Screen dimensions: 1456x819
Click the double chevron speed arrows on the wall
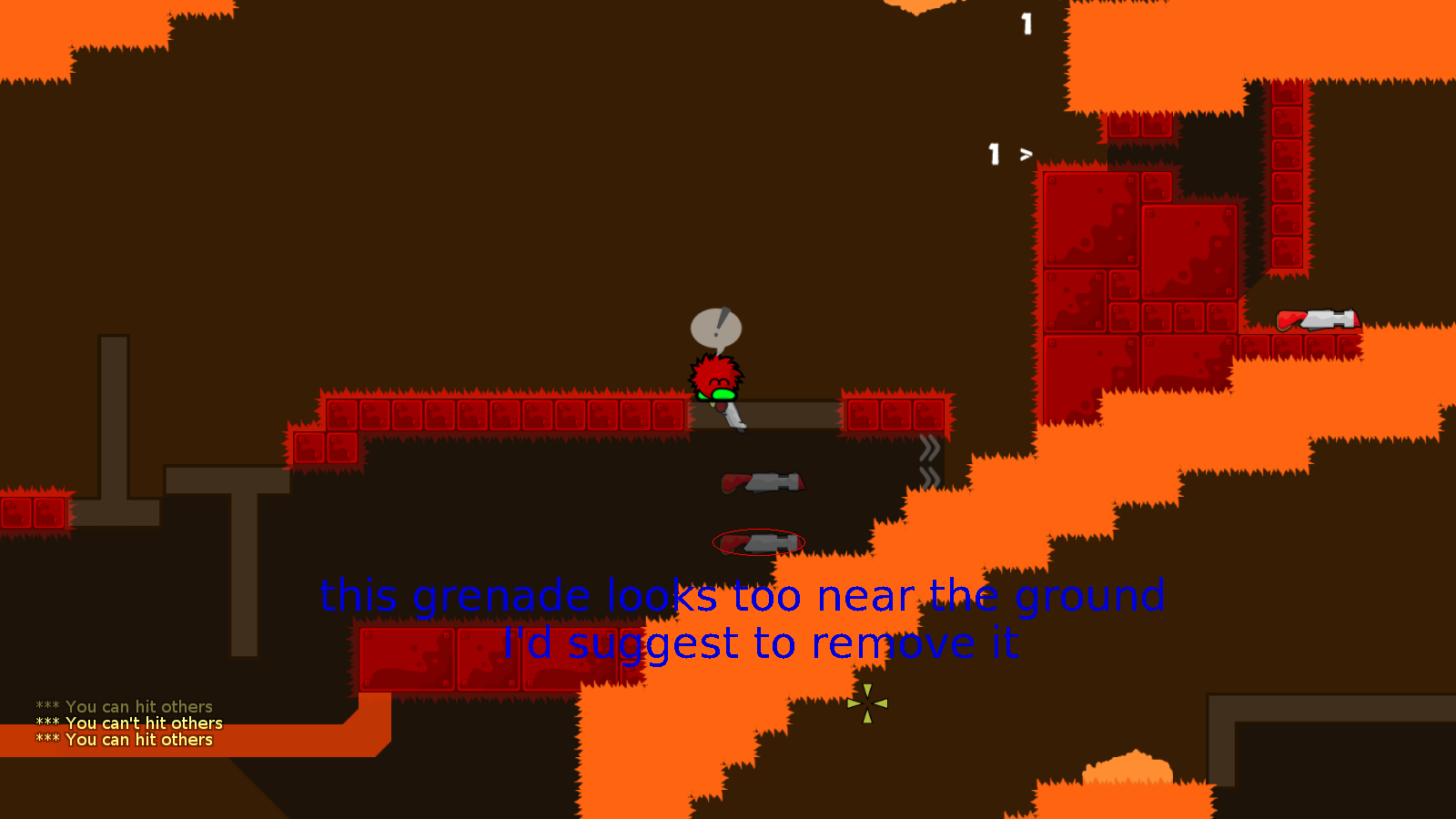(930, 446)
